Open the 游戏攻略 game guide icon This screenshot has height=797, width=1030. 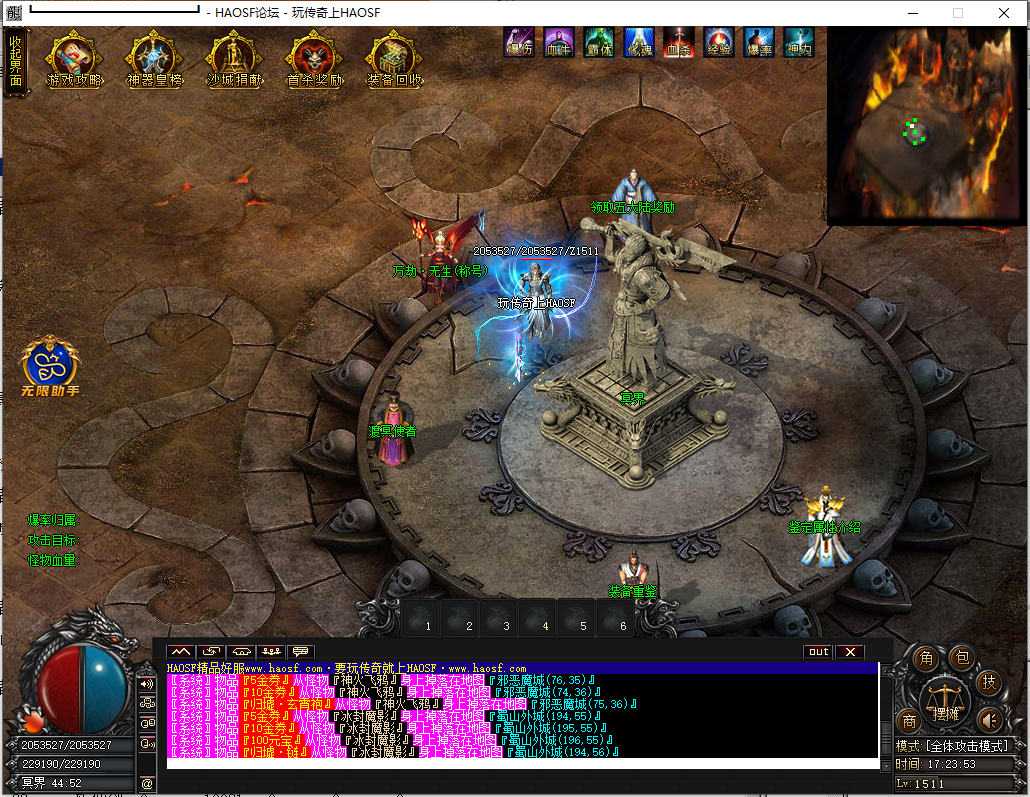click(x=74, y=61)
